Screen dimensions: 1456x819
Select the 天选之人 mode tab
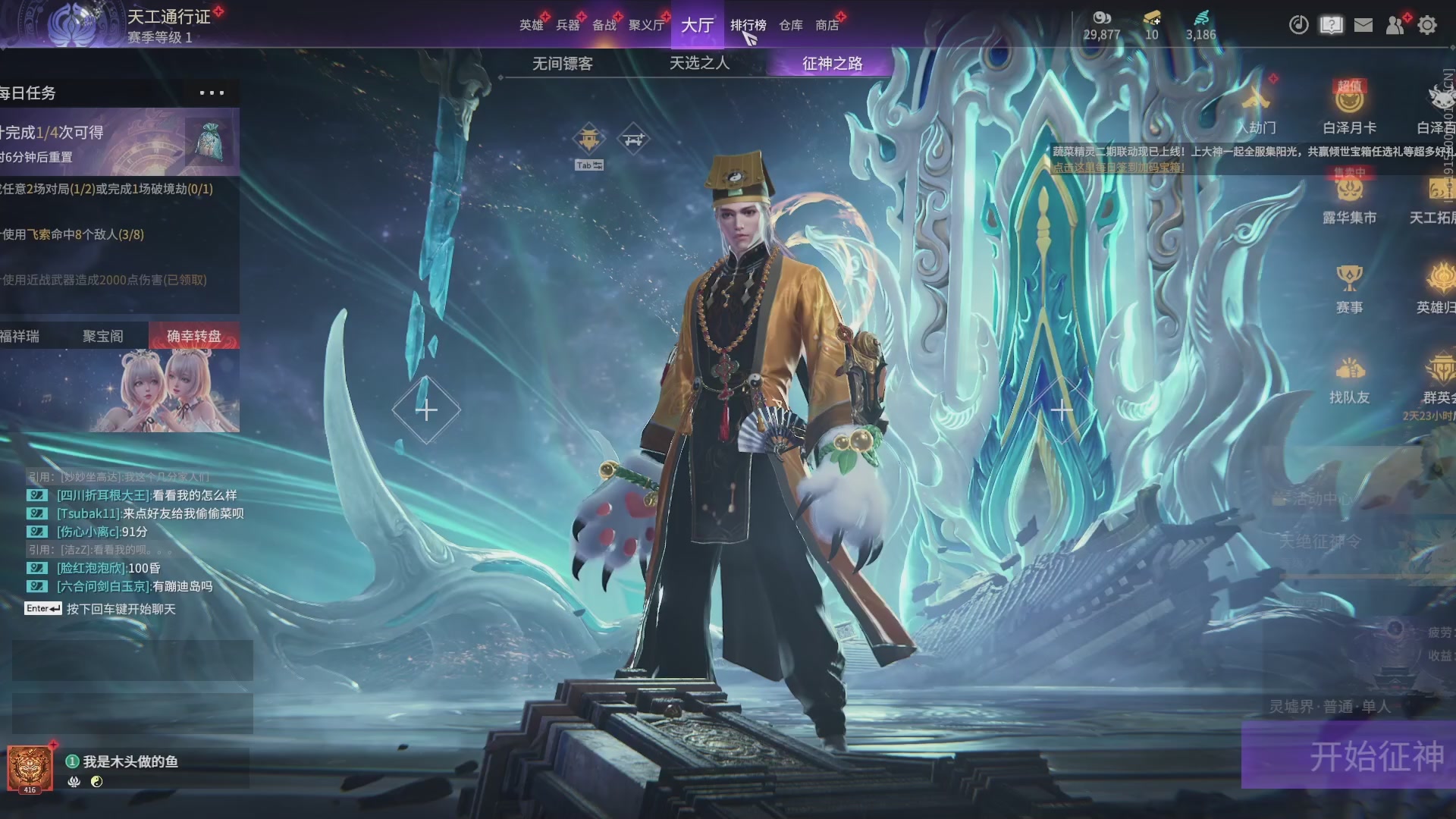[699, 63]
